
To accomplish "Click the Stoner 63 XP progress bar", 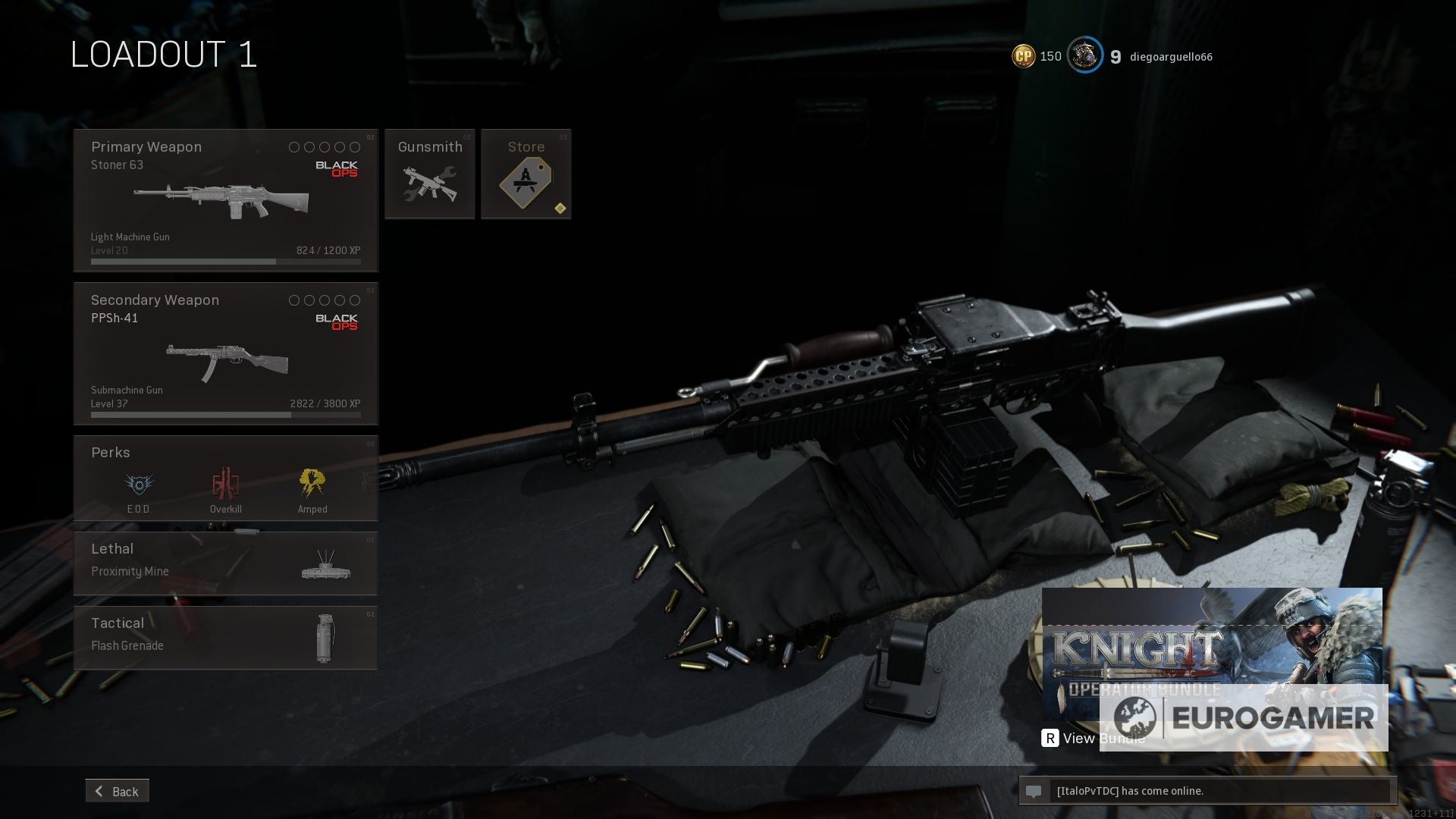I will coord(224,261).
